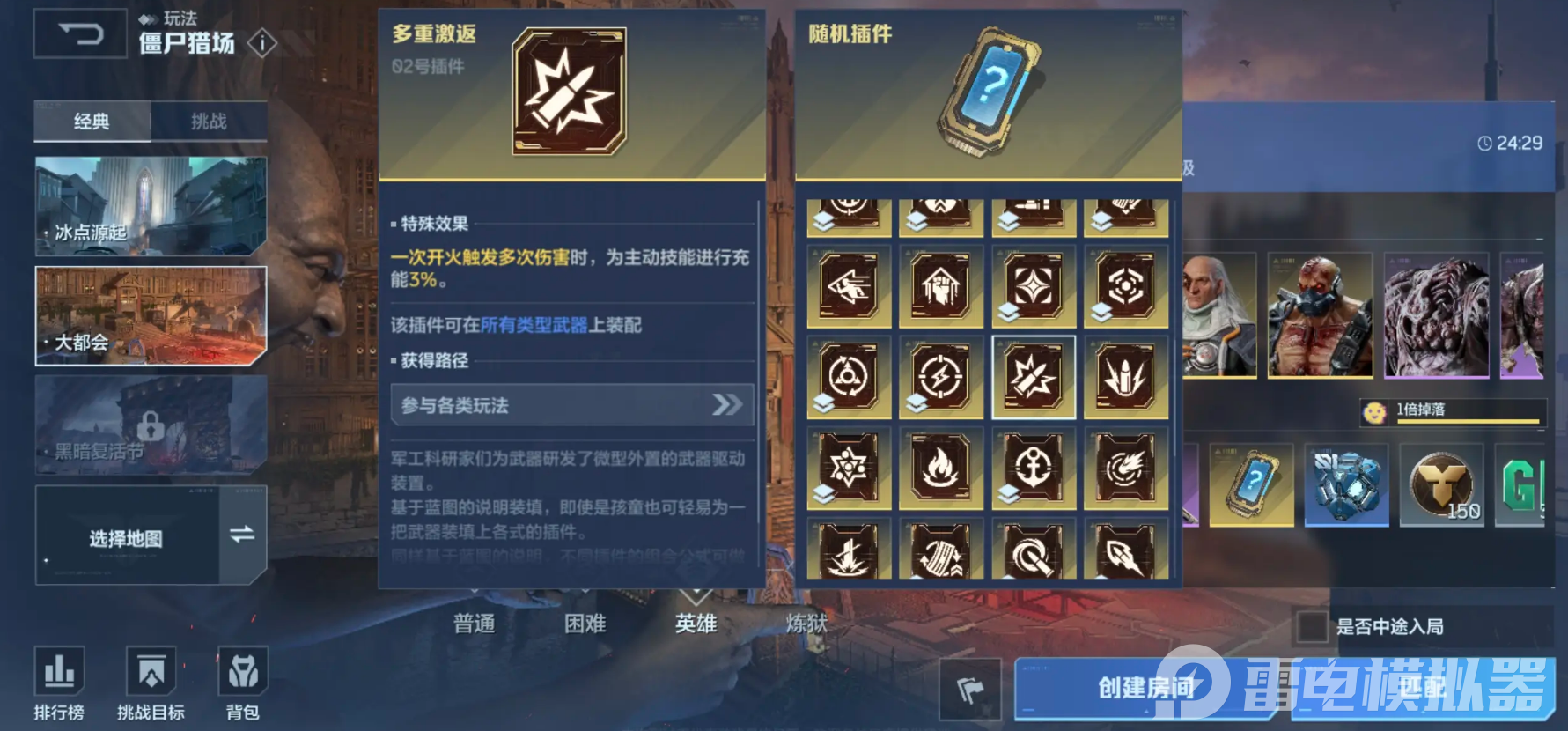Viewport: 1568px width, 731px height.
Task: Select the 随机插件 reward thumbnail in bottom row
Action: 1251,485
